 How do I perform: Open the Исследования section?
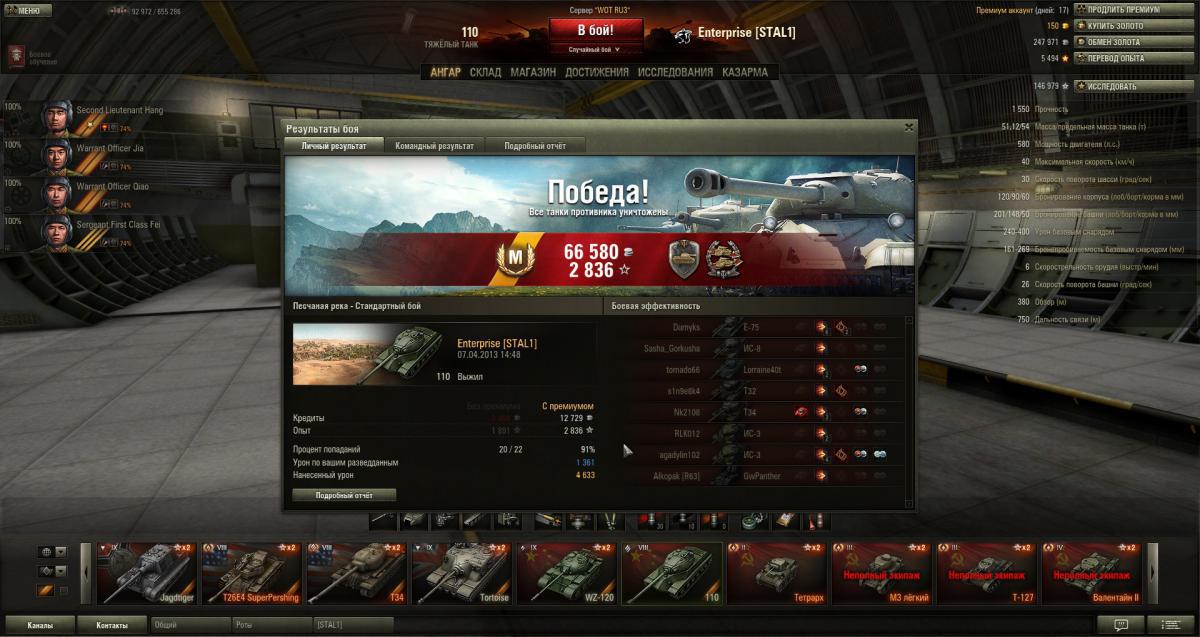coord(675,72)
